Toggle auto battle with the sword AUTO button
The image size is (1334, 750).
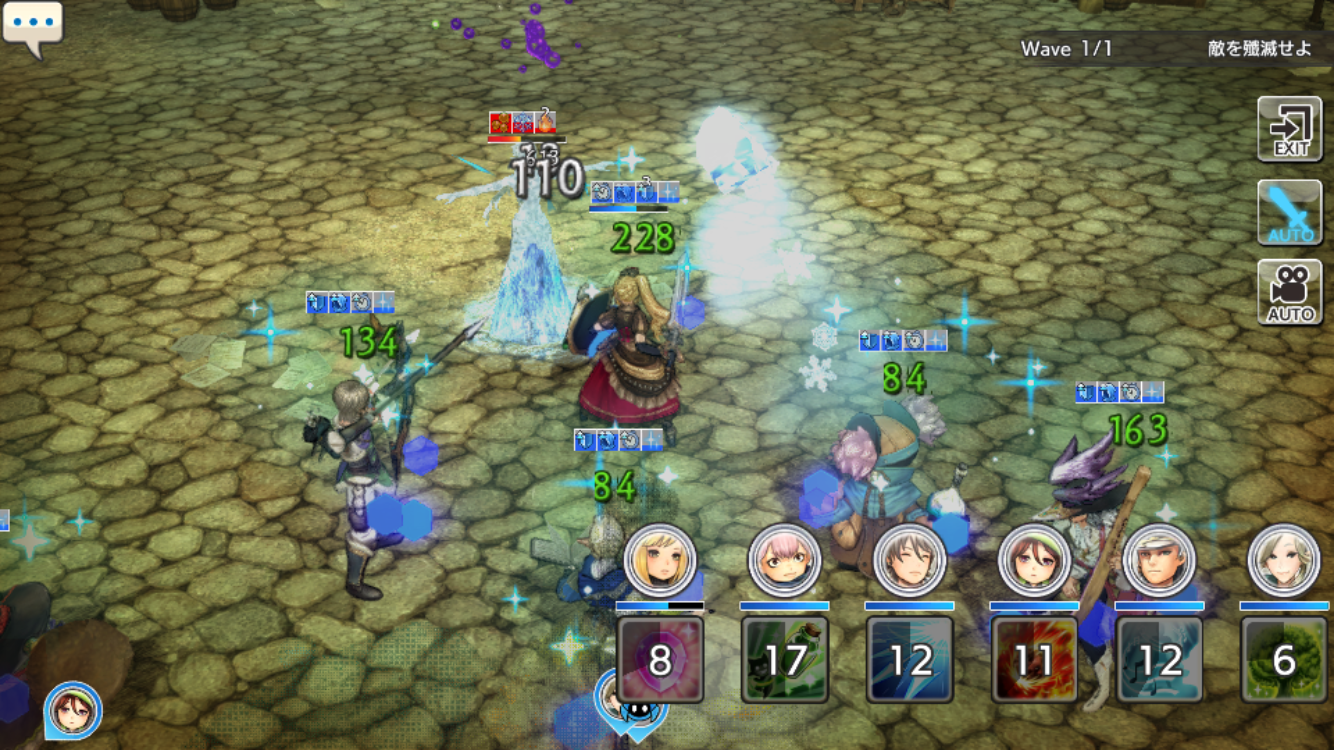point(1290,212)
